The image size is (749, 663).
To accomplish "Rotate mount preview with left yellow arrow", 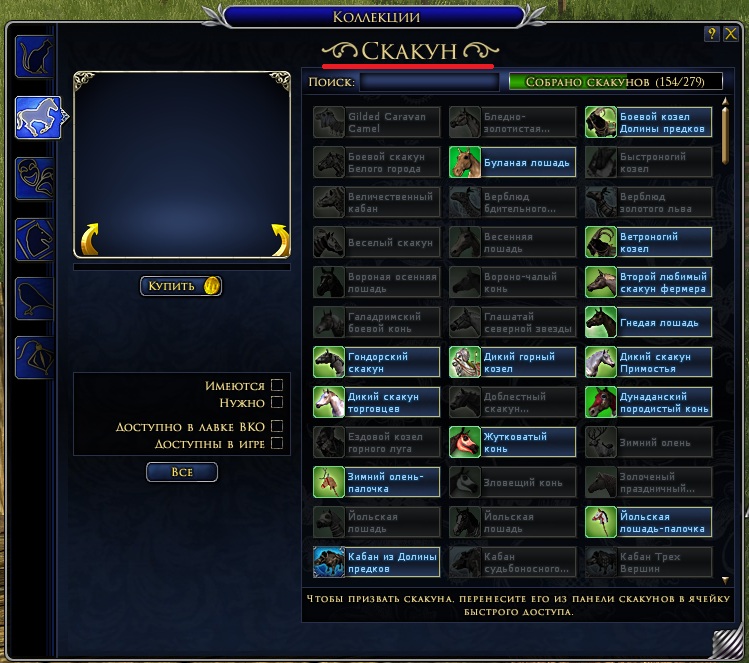I will tap(90, 240).
